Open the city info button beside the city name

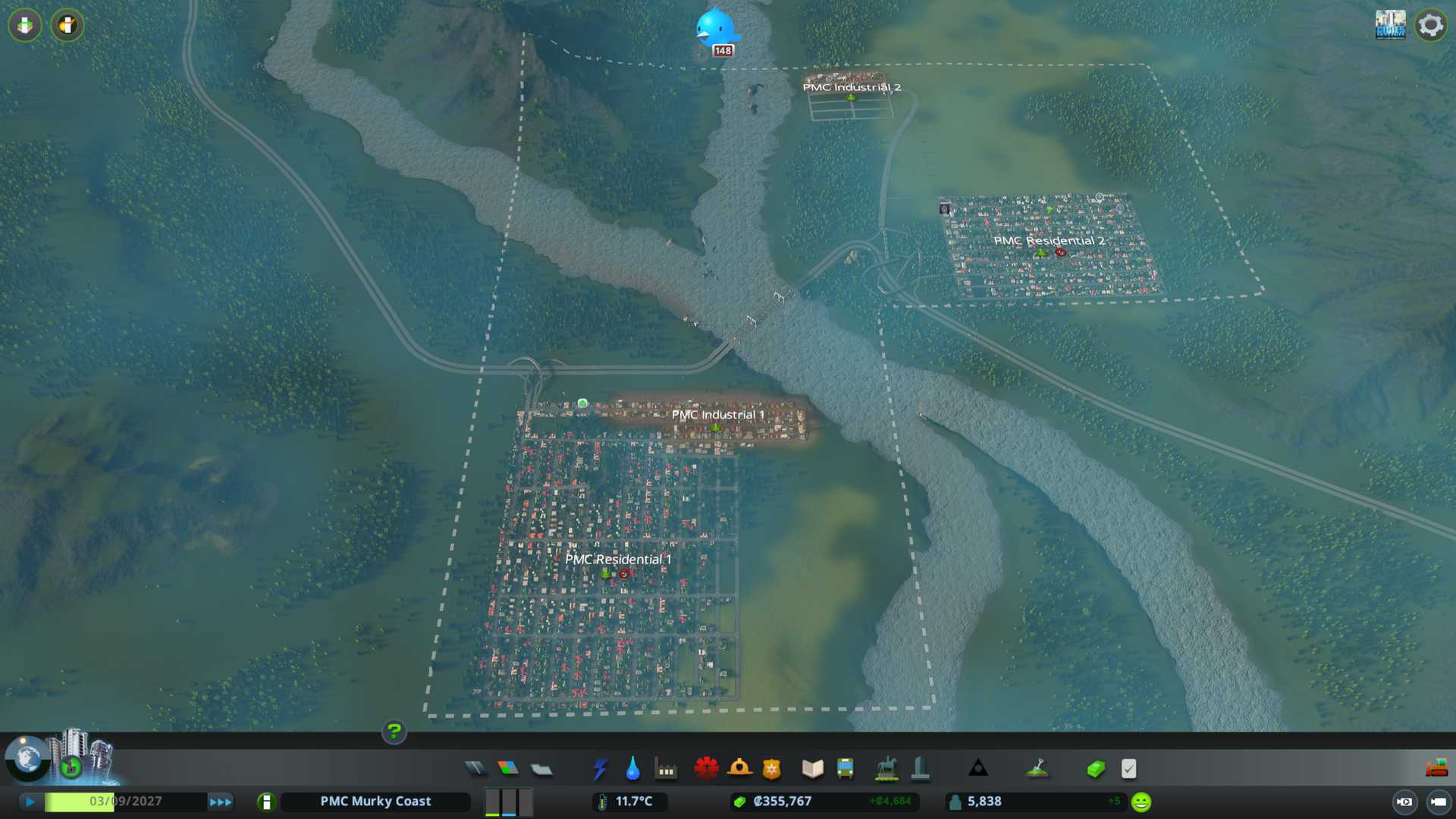pyautogui.click(x=266, y=802)
